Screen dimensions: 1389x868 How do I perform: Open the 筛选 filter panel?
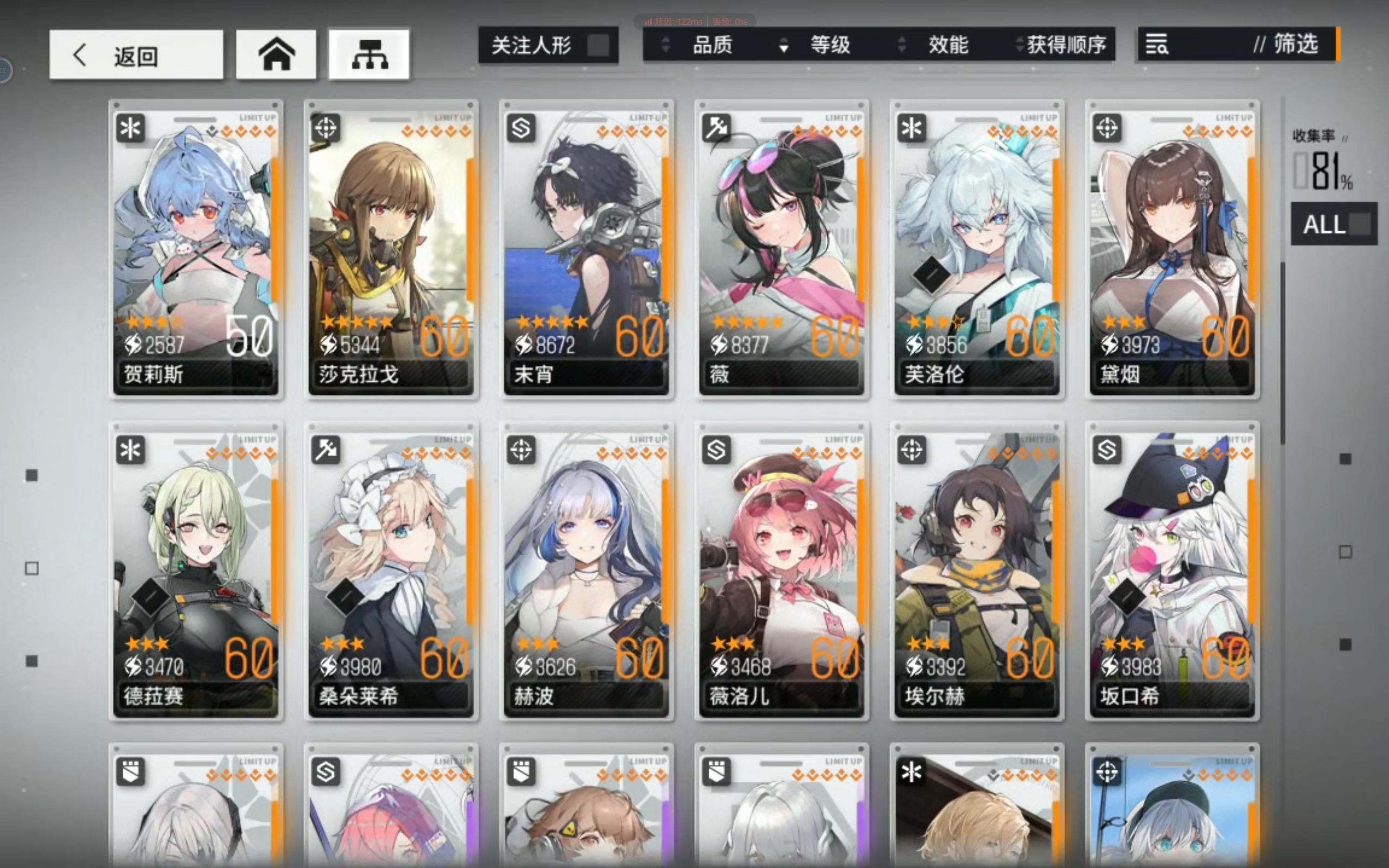(1298, 46)
